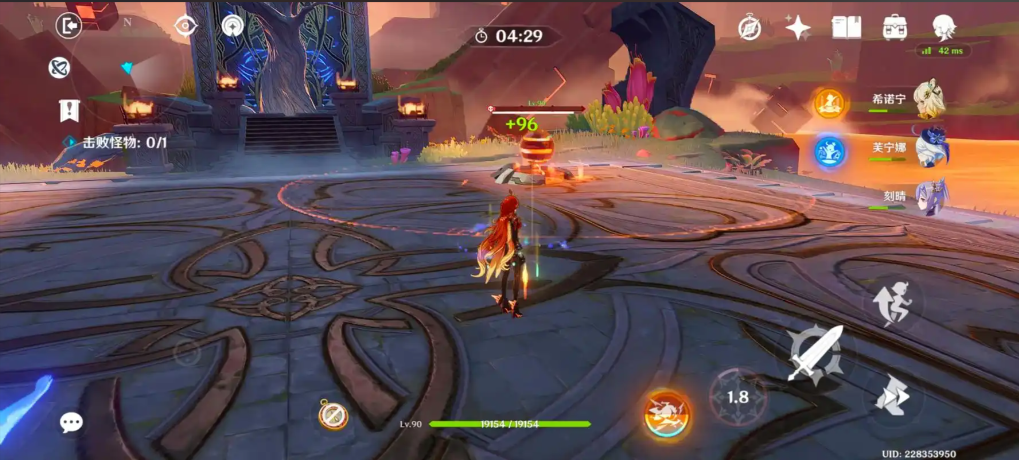This screenshot has width=1019, height=460.
Task: Open the chat speech bubble
Action: point(71,422)
